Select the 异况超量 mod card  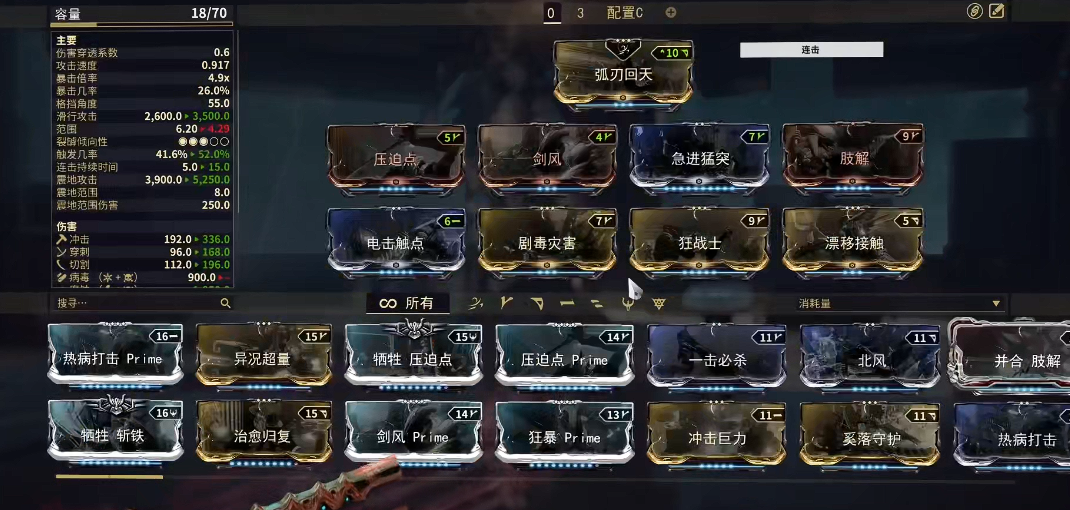(264, 356)
